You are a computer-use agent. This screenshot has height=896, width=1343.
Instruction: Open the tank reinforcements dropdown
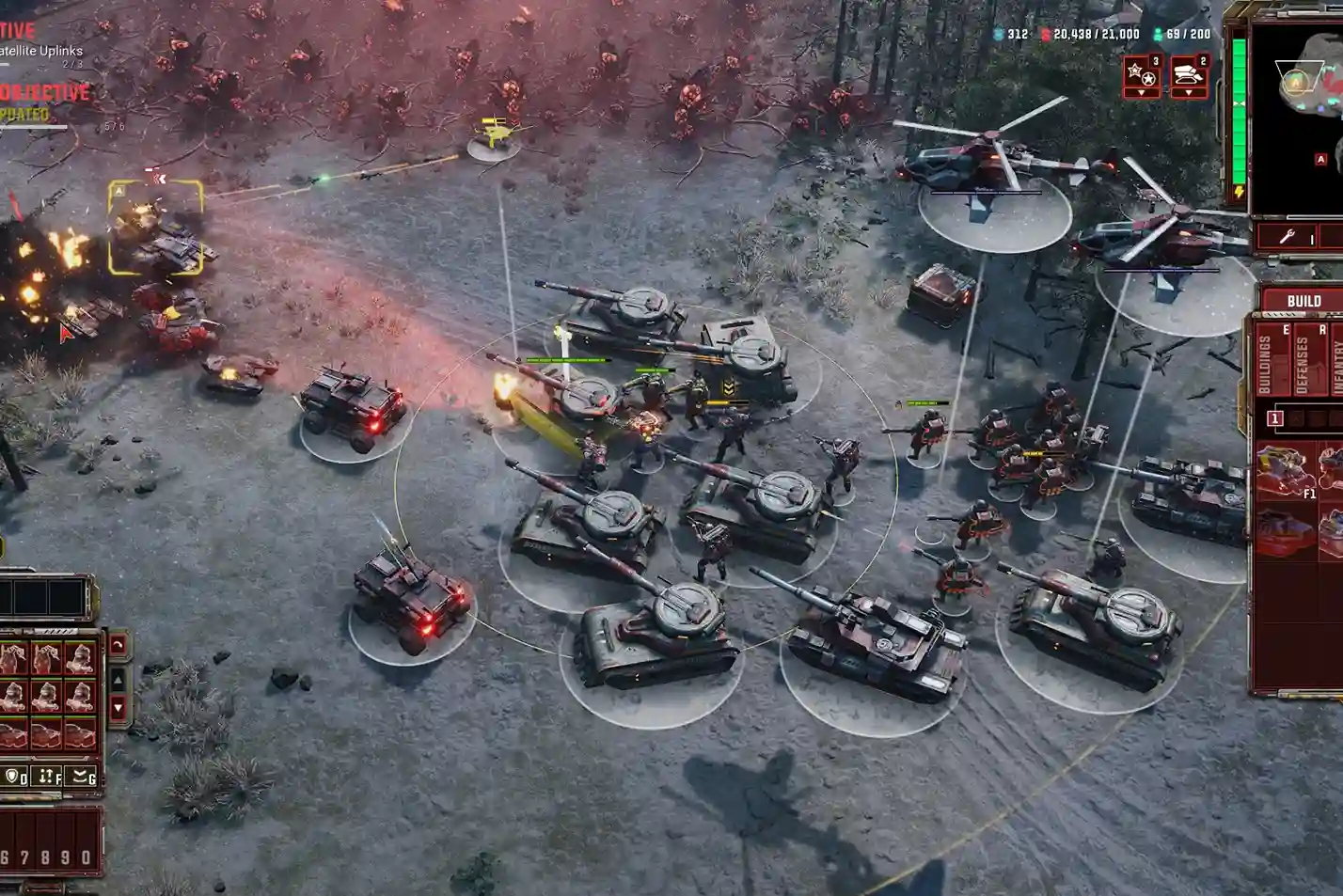[x=1189, y=92]
